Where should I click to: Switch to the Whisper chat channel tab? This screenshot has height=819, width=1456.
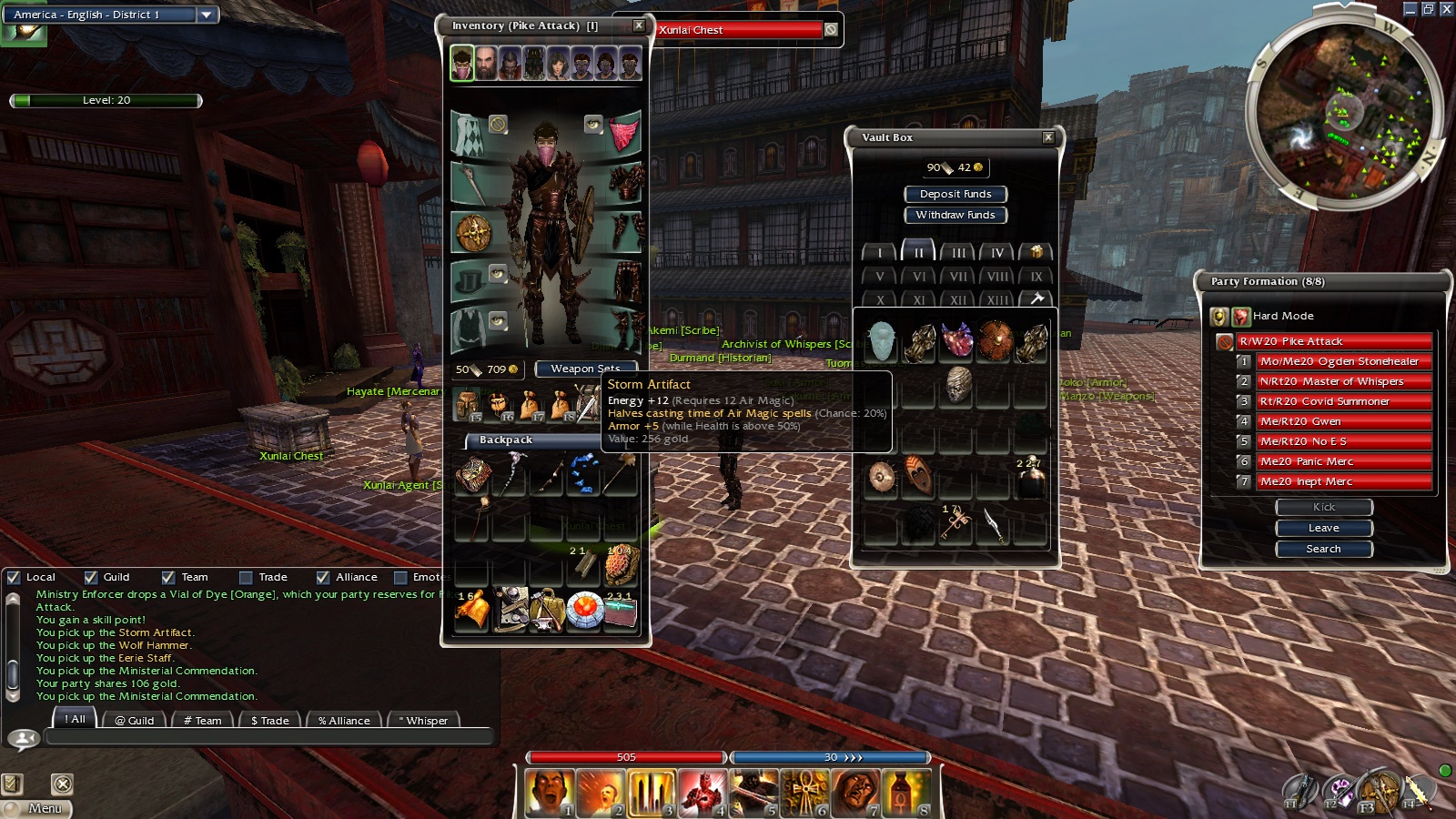[425, 720]
